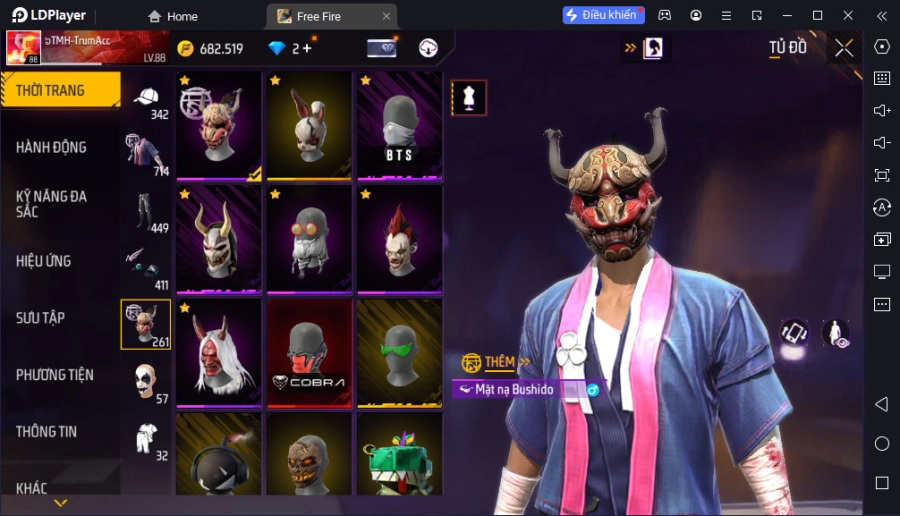900x516 pixels.
Task: Pick the white rabbit mask
Action: [308, 124]
